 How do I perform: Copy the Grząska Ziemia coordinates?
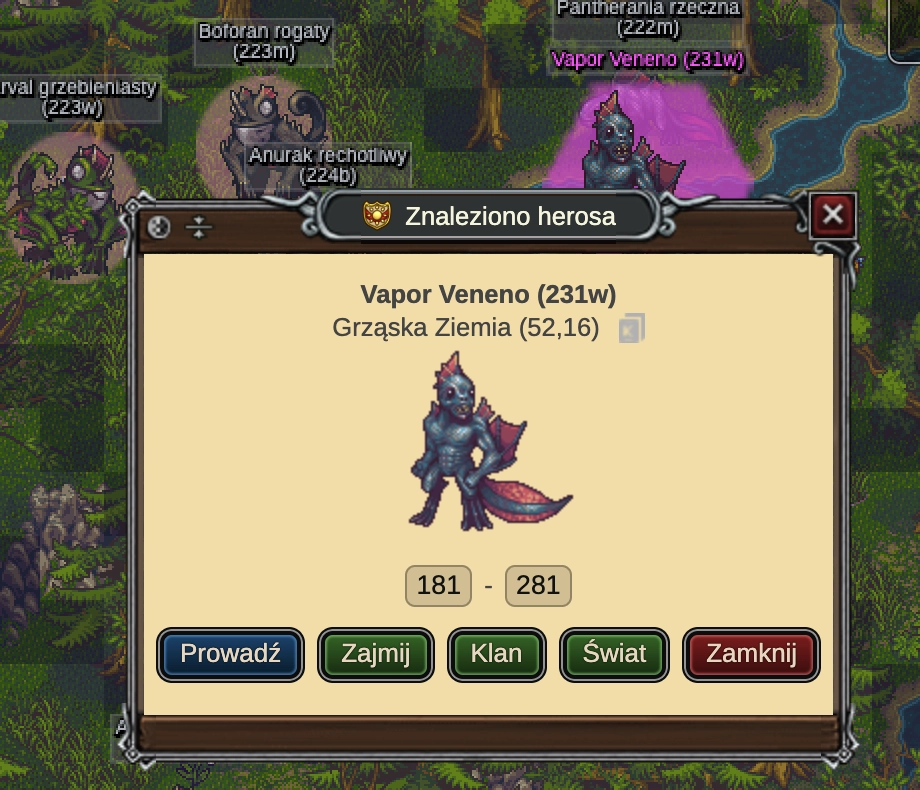(x=631, y=328)
